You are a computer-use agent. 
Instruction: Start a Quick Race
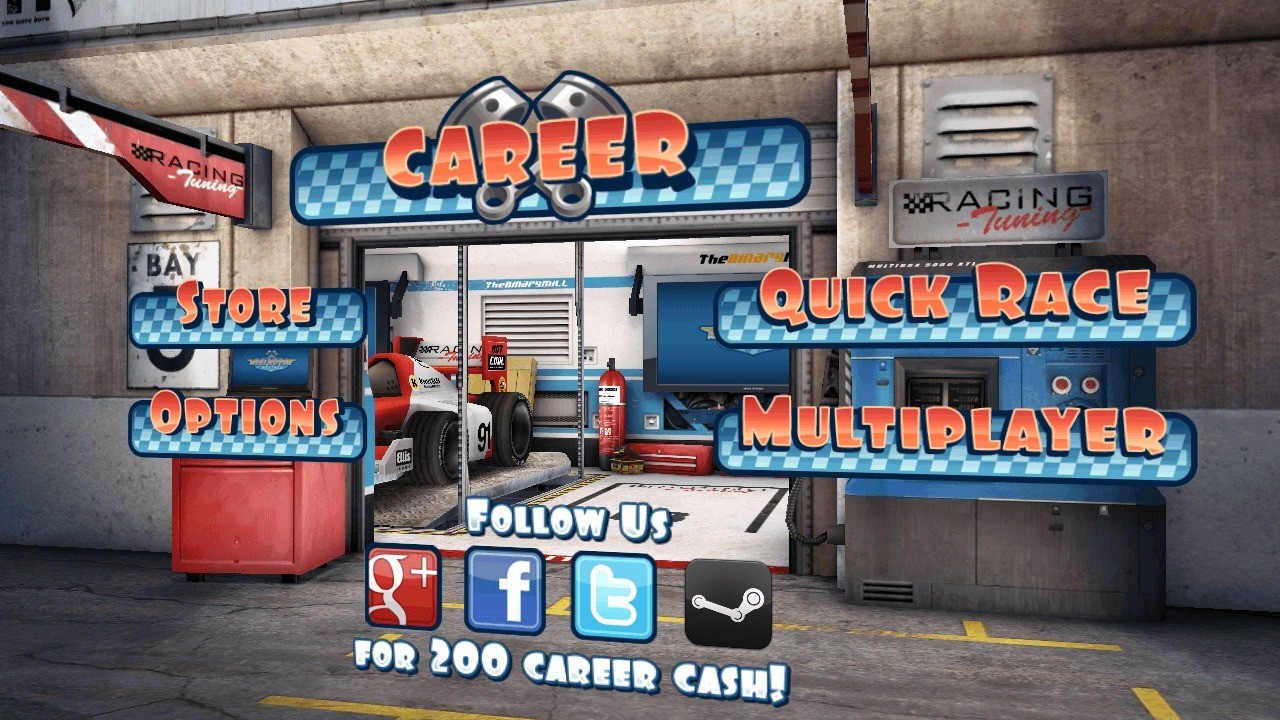(x=955, y=302)
